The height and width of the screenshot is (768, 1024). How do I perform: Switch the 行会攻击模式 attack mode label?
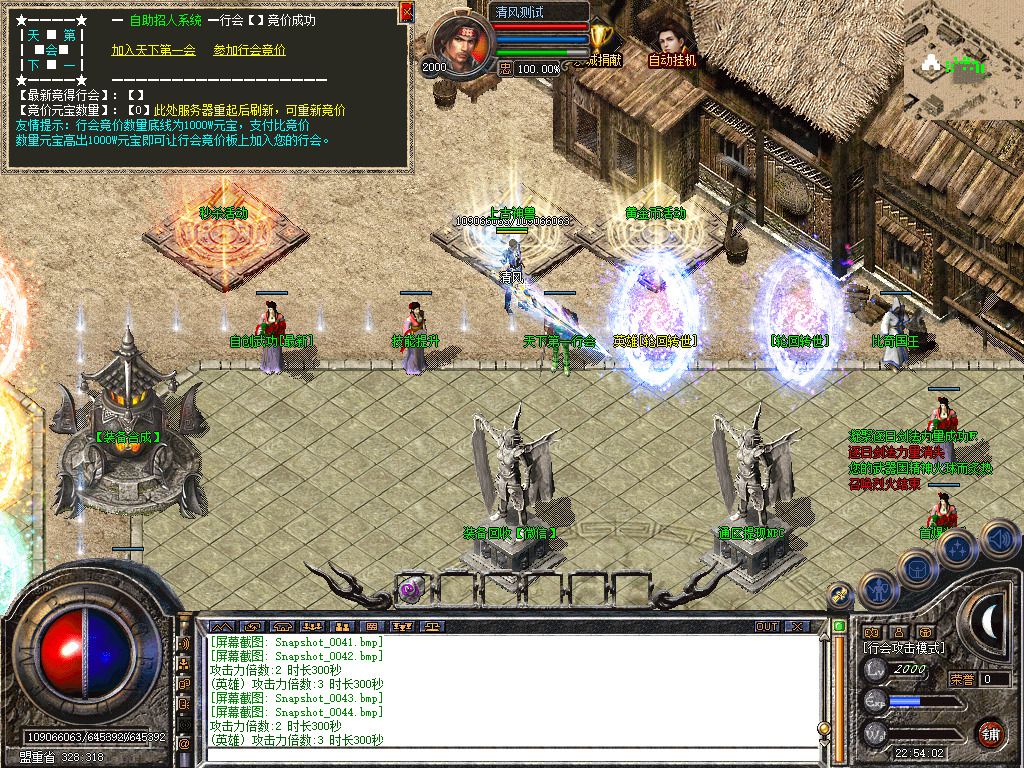click(904, 648)
